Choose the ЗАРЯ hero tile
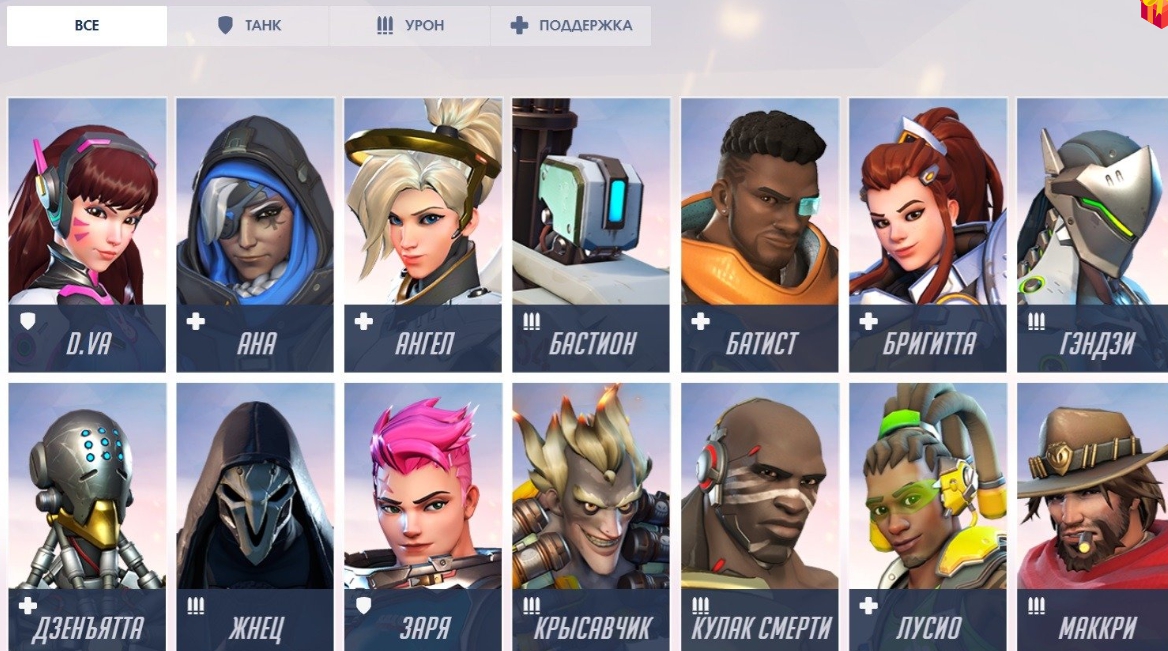Viewport: 1168px width, 651px height. (423, 517)
